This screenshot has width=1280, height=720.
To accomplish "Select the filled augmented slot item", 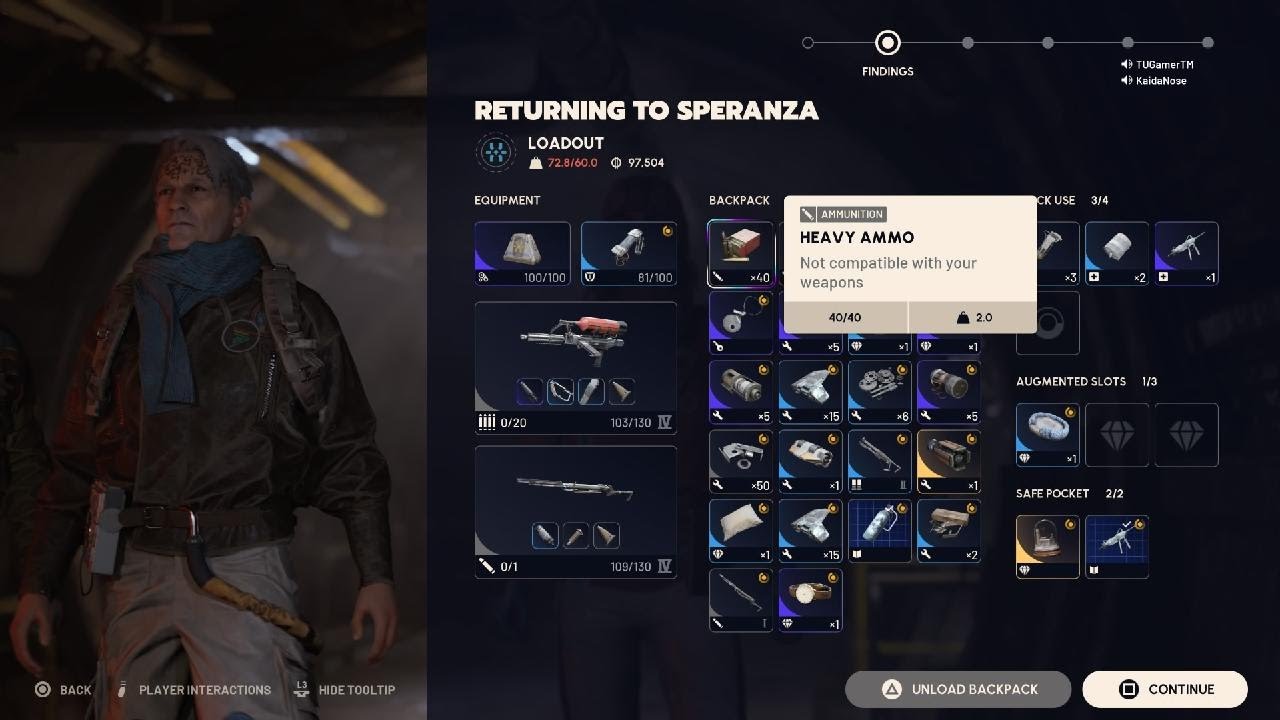I will click(1048, 435).
